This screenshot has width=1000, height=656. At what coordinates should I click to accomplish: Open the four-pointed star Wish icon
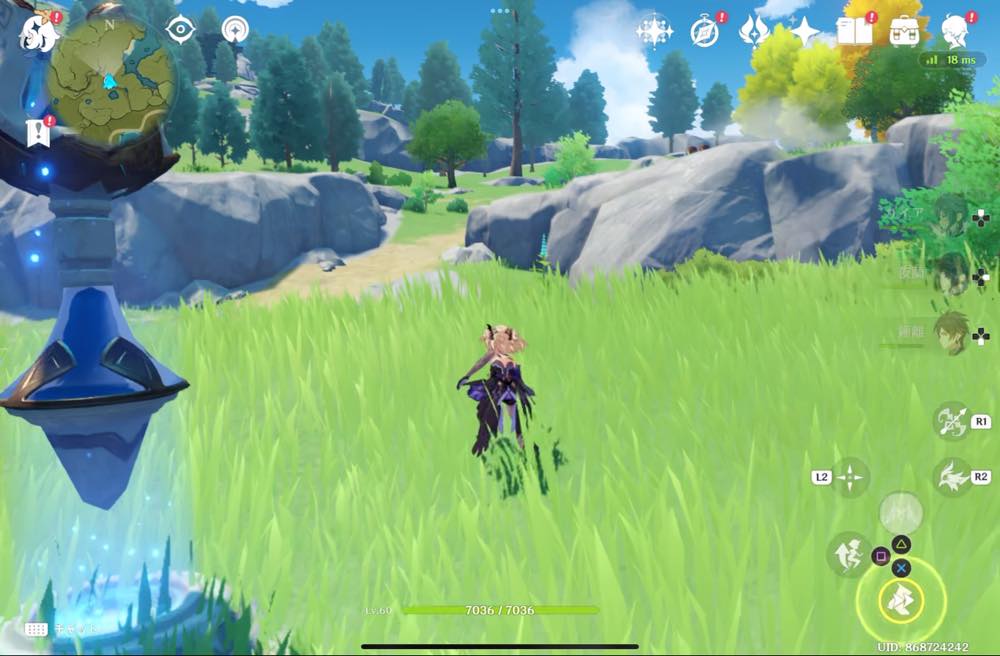804,31
